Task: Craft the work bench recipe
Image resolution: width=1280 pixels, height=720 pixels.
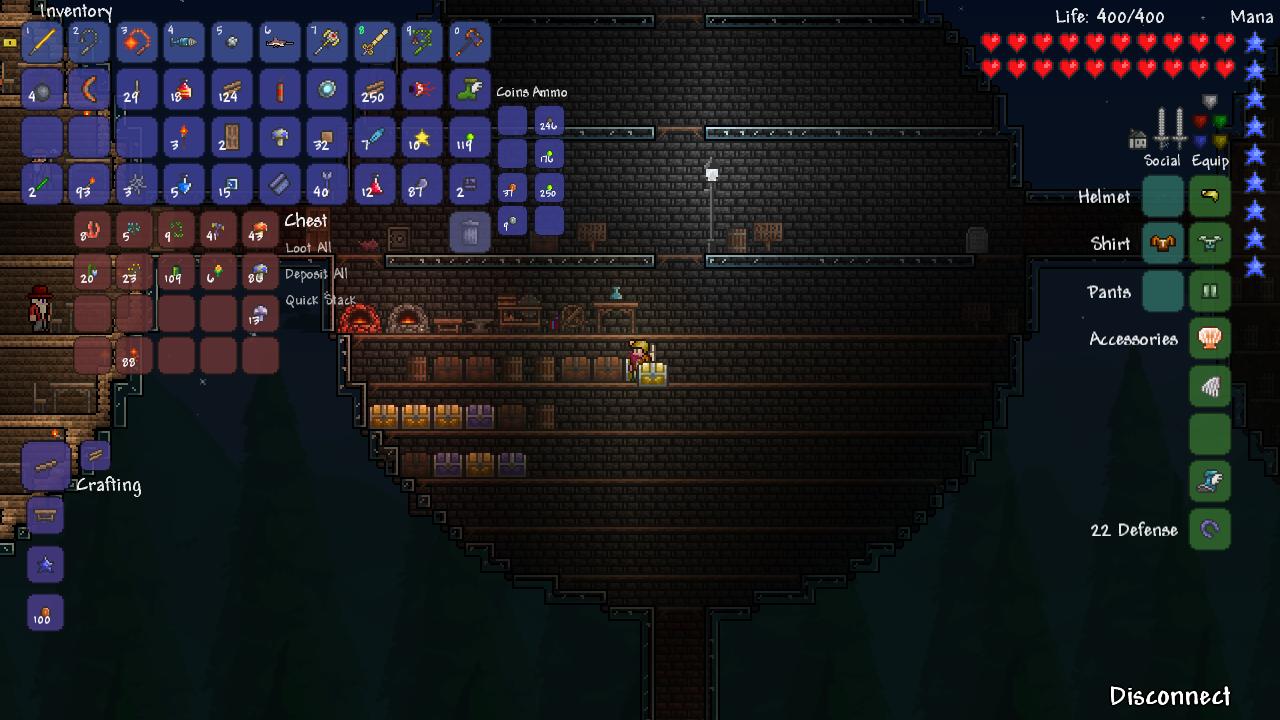Action: coord(45,516)
